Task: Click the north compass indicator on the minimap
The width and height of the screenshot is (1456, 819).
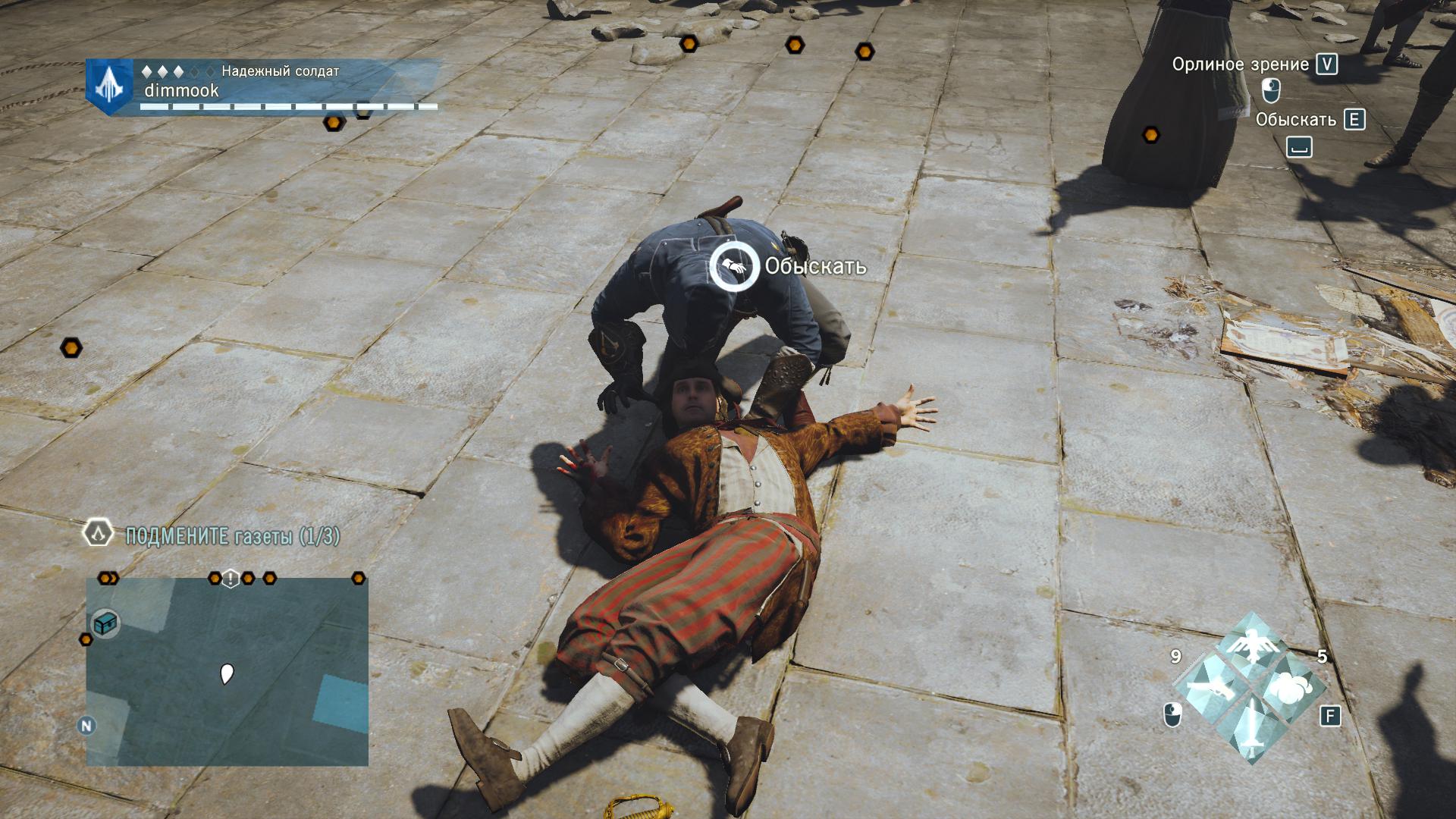Action: [x=86, y=726]
